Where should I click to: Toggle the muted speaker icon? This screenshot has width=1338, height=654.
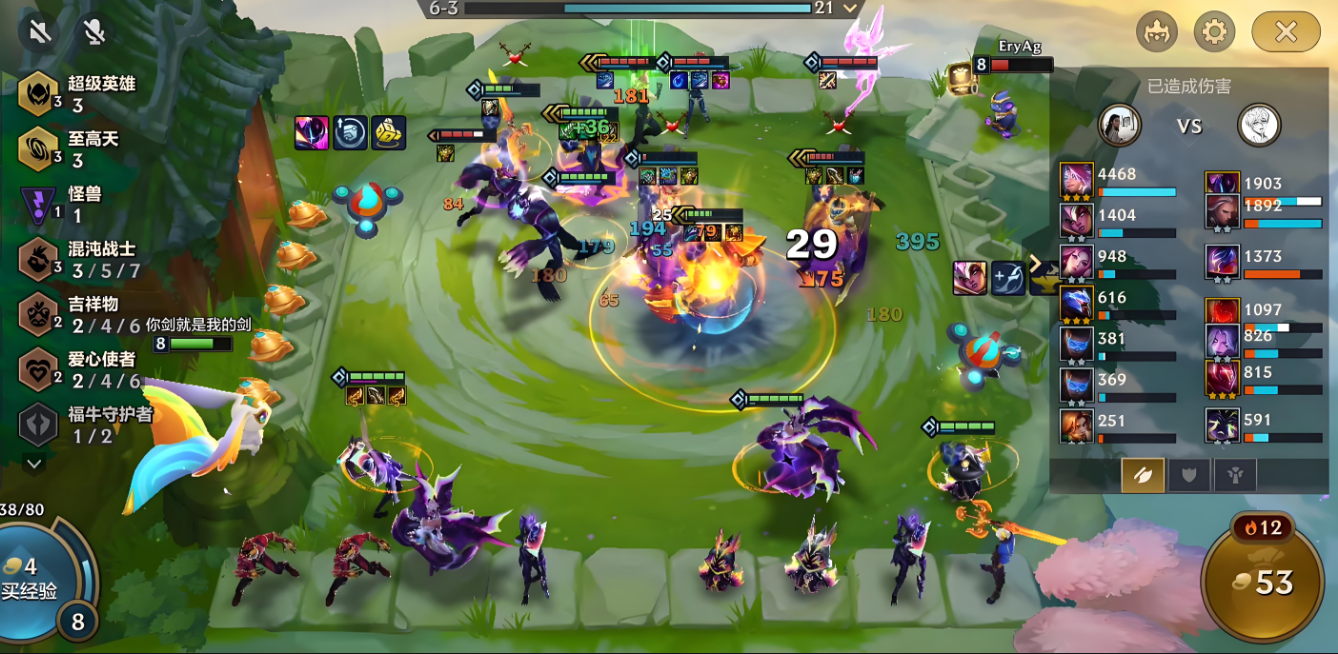pos(40,32)
